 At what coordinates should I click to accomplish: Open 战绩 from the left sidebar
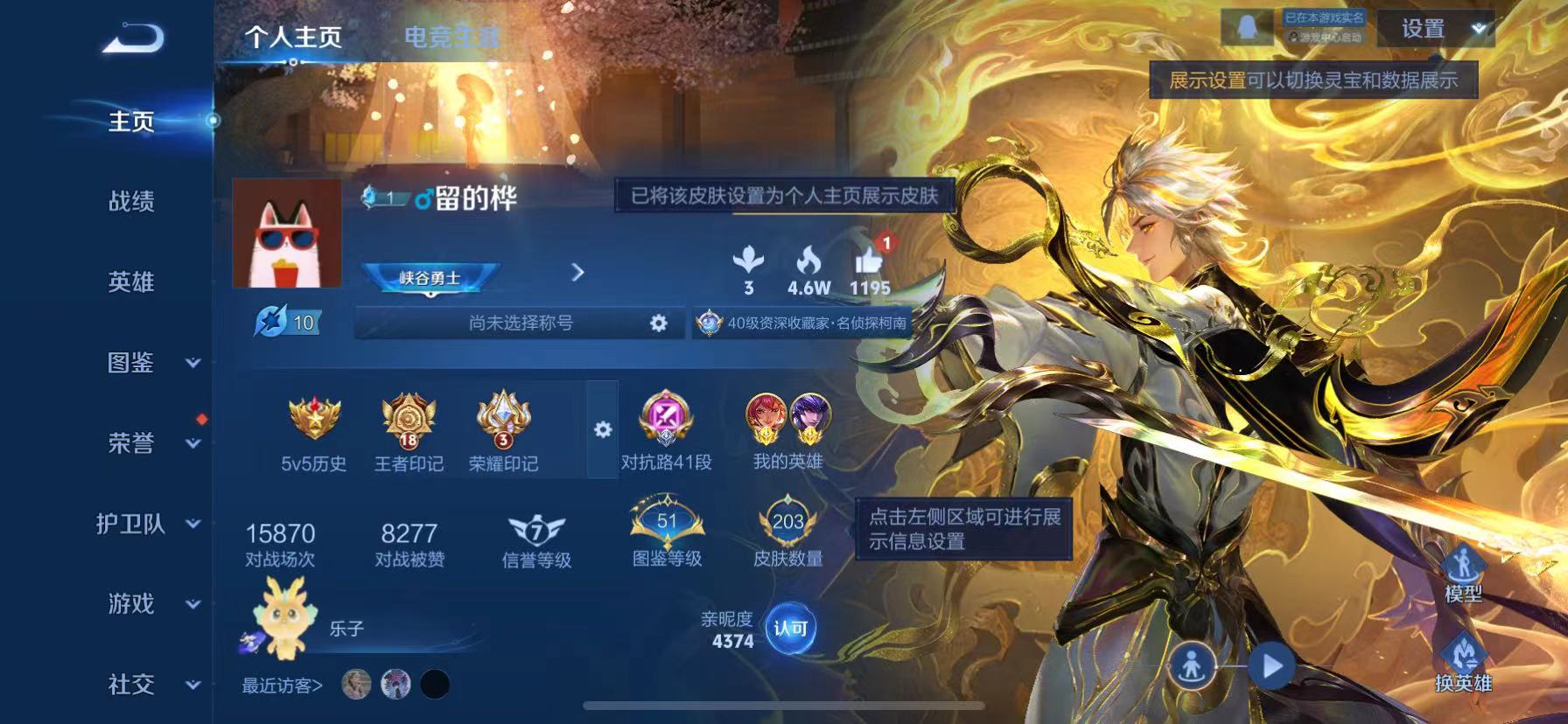tap(129, 202)
